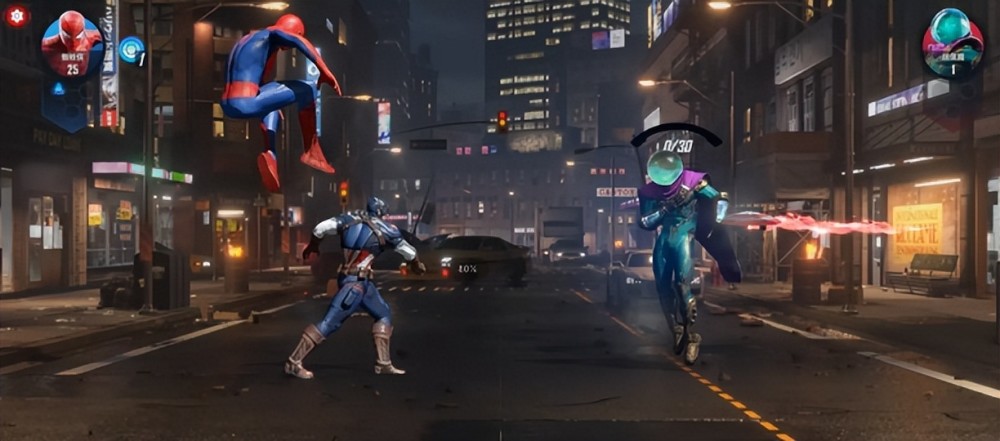
Task: Click the glowing blue icon below Spider-Man's portrait
Action: coord(58,88)
